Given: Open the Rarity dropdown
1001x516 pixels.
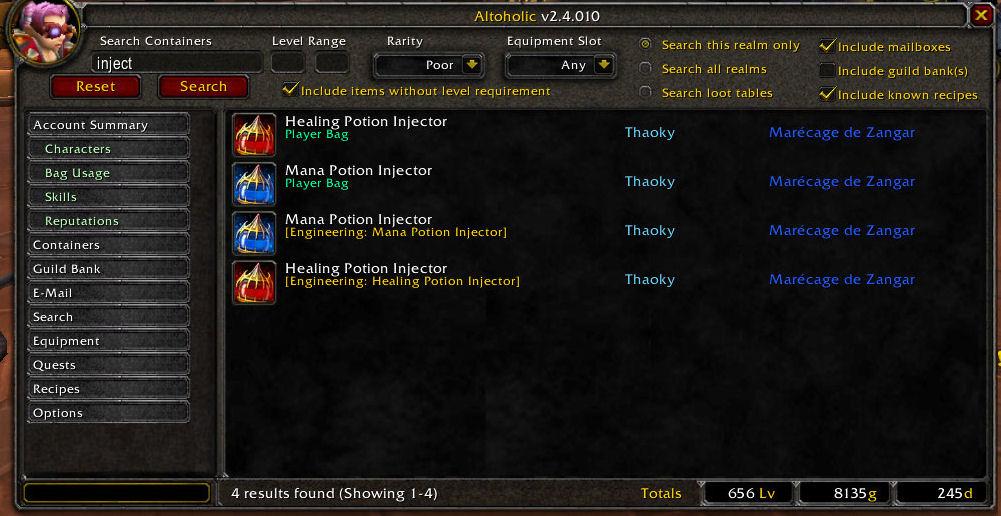Looking at the screenshot, I should point(472,65).
